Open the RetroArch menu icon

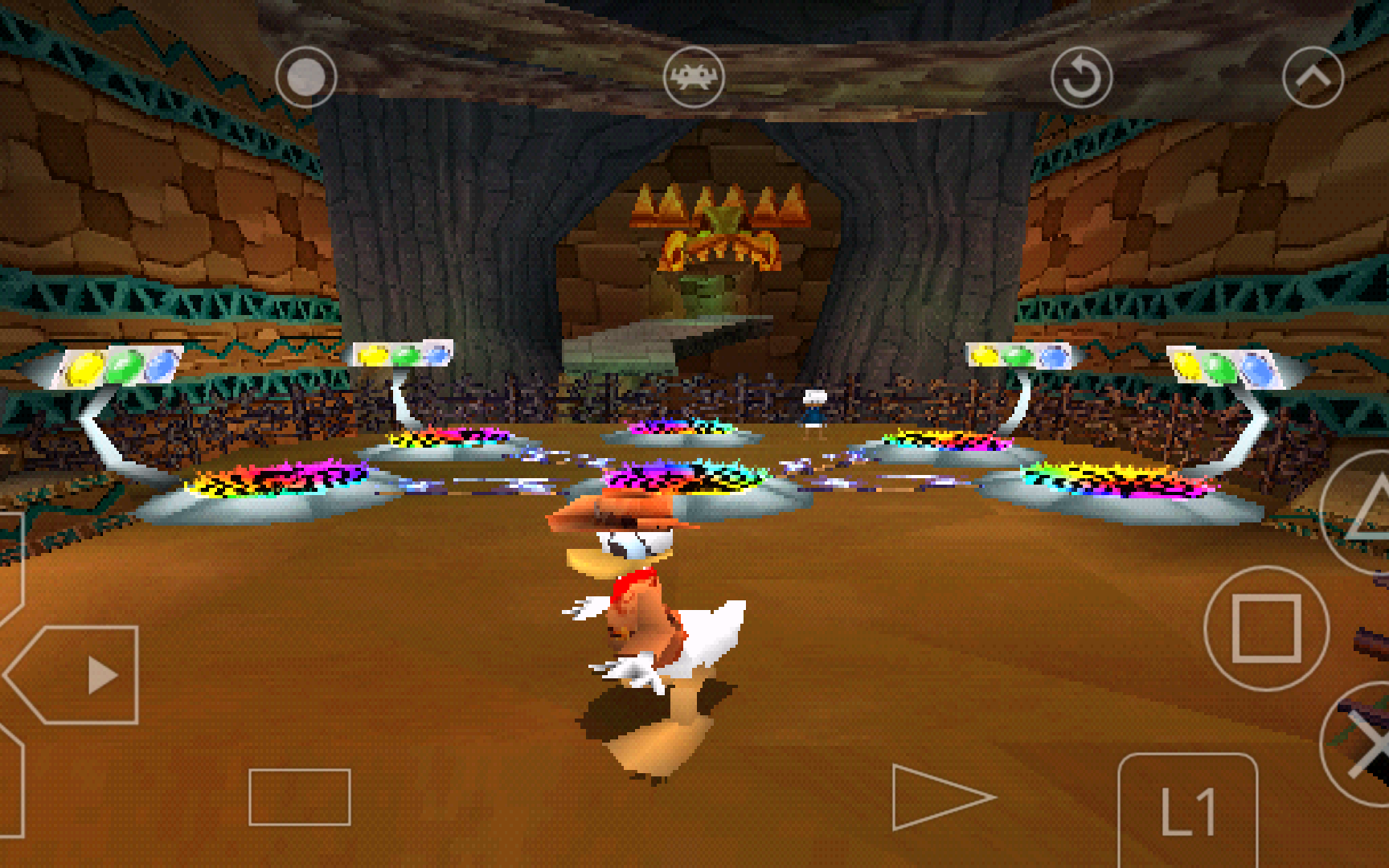click(x=694, y=77)
